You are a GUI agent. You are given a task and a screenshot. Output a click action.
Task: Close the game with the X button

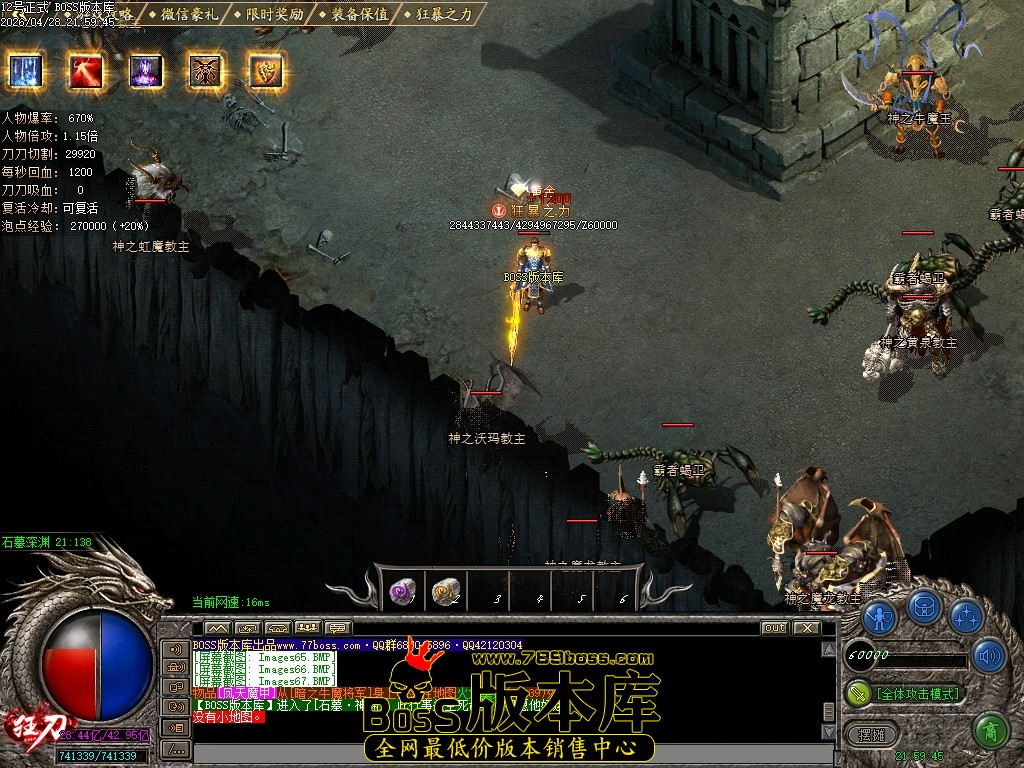pyautogui.click(x=806, y=628)
